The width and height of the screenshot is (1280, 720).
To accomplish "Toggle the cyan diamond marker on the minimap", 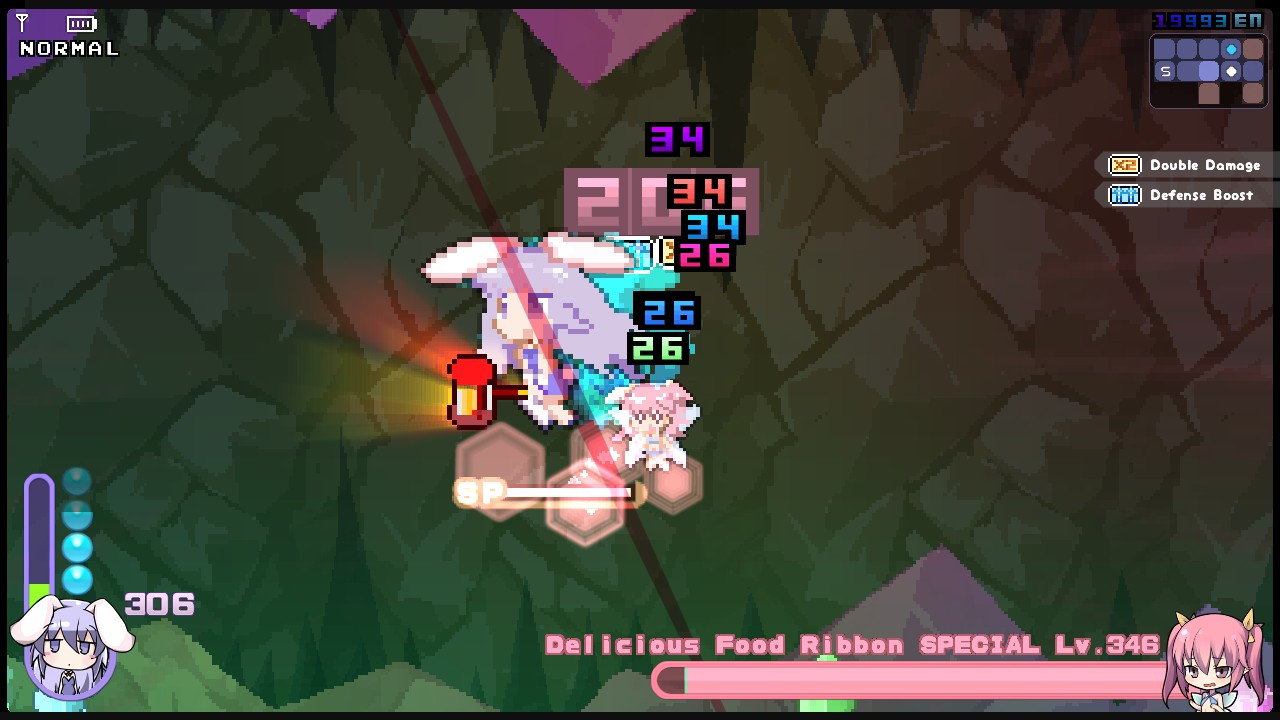I will [x=1232, y=49].
